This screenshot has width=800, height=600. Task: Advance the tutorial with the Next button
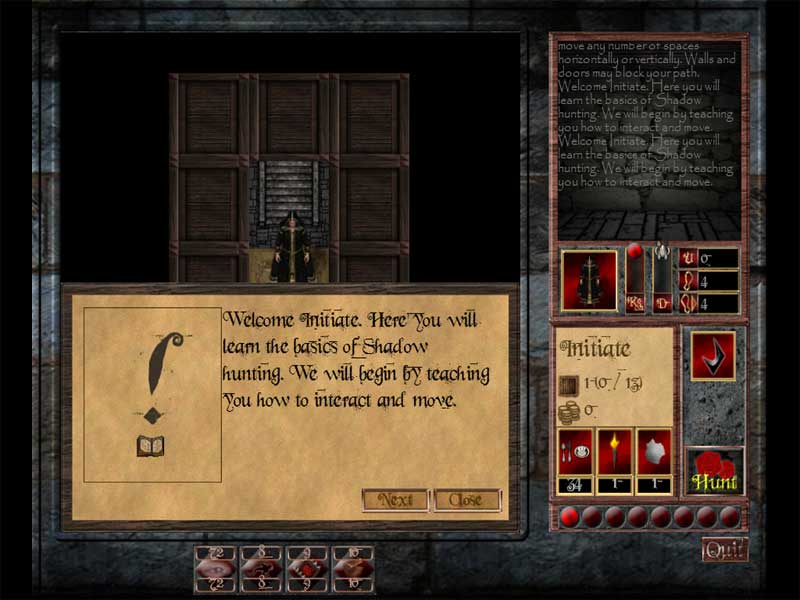[x=395, y=499]
